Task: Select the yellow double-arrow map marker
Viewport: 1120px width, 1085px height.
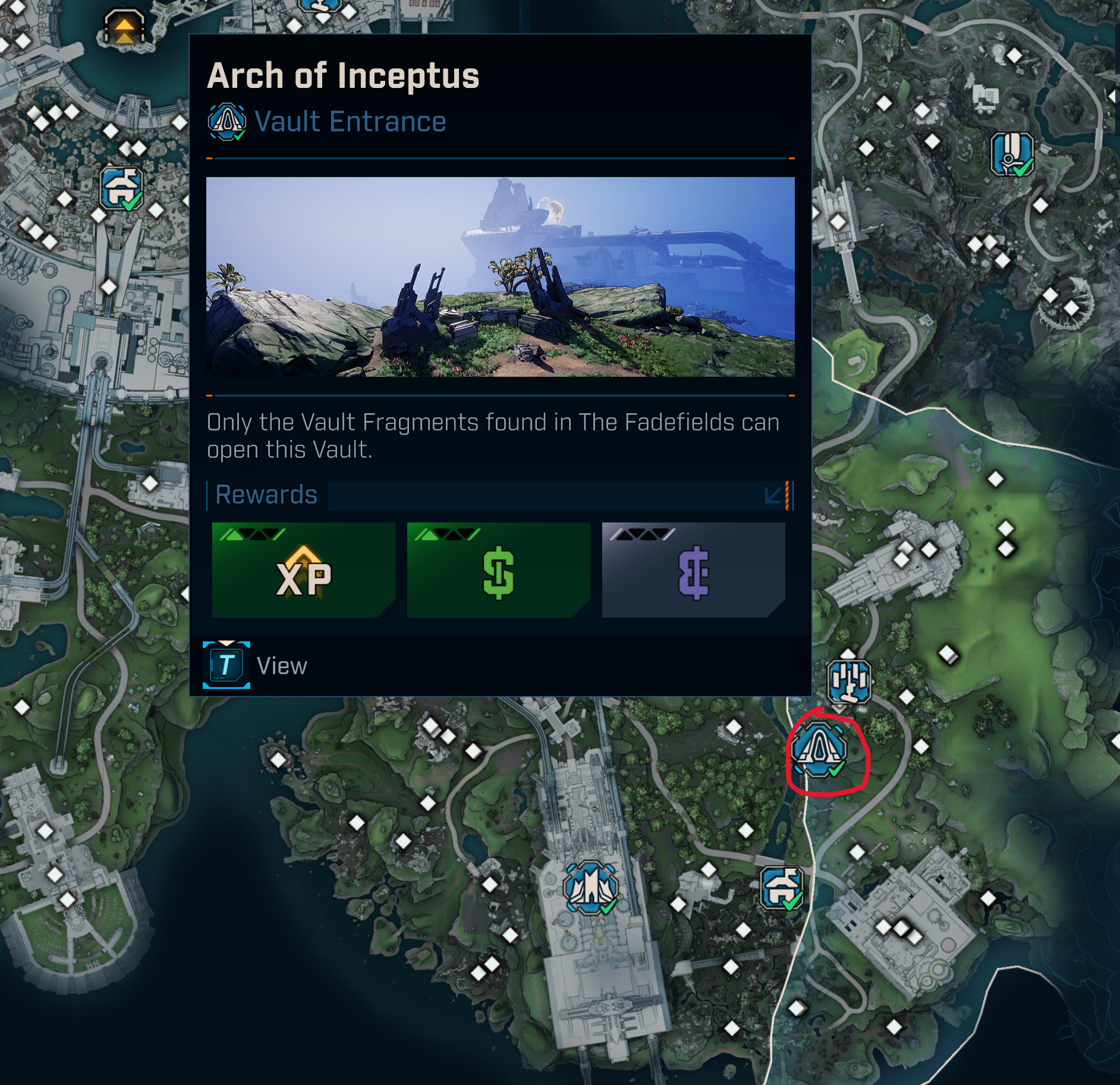Action: pos(124,27)
